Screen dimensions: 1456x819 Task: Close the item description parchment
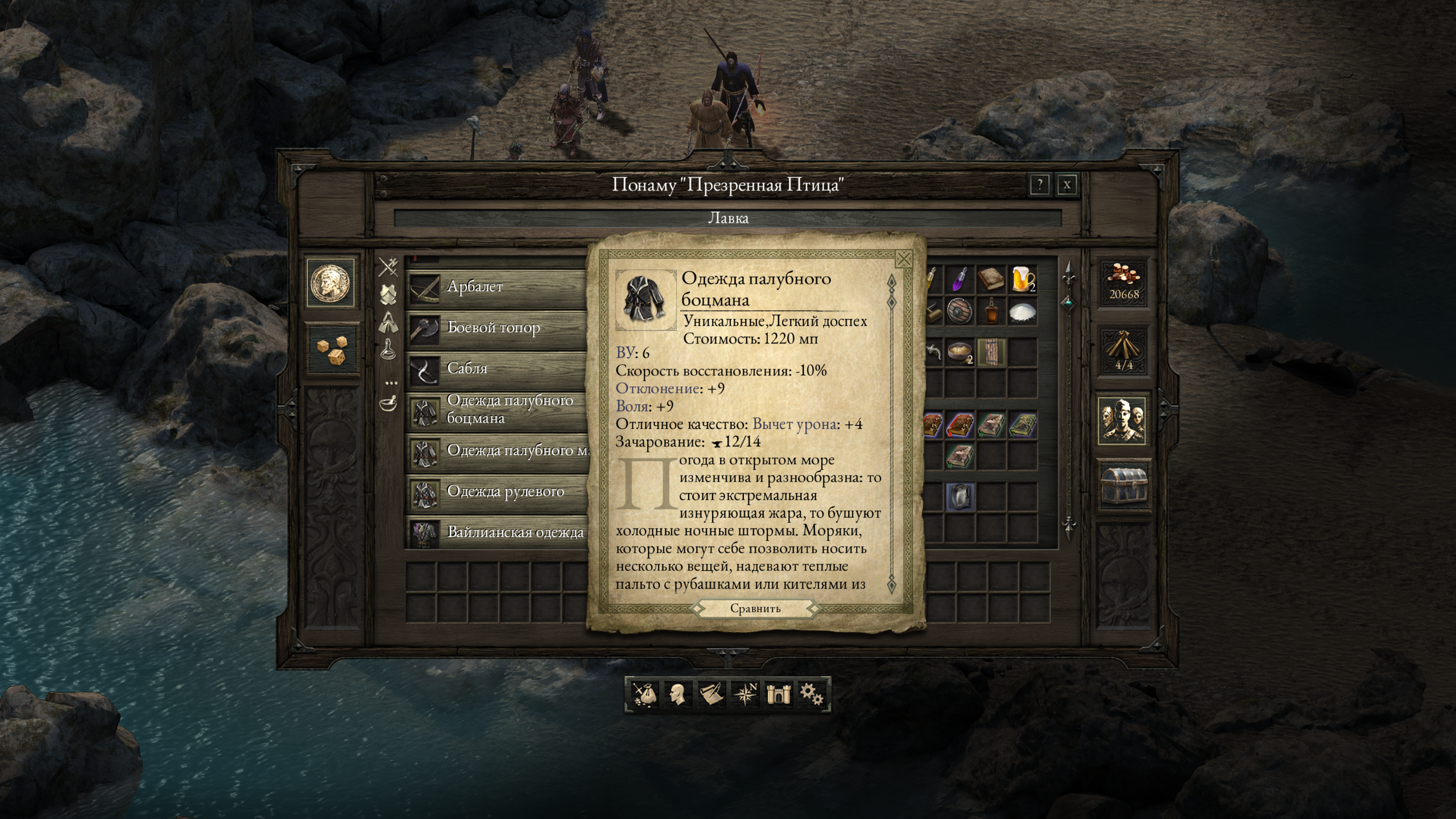(903, 259)
